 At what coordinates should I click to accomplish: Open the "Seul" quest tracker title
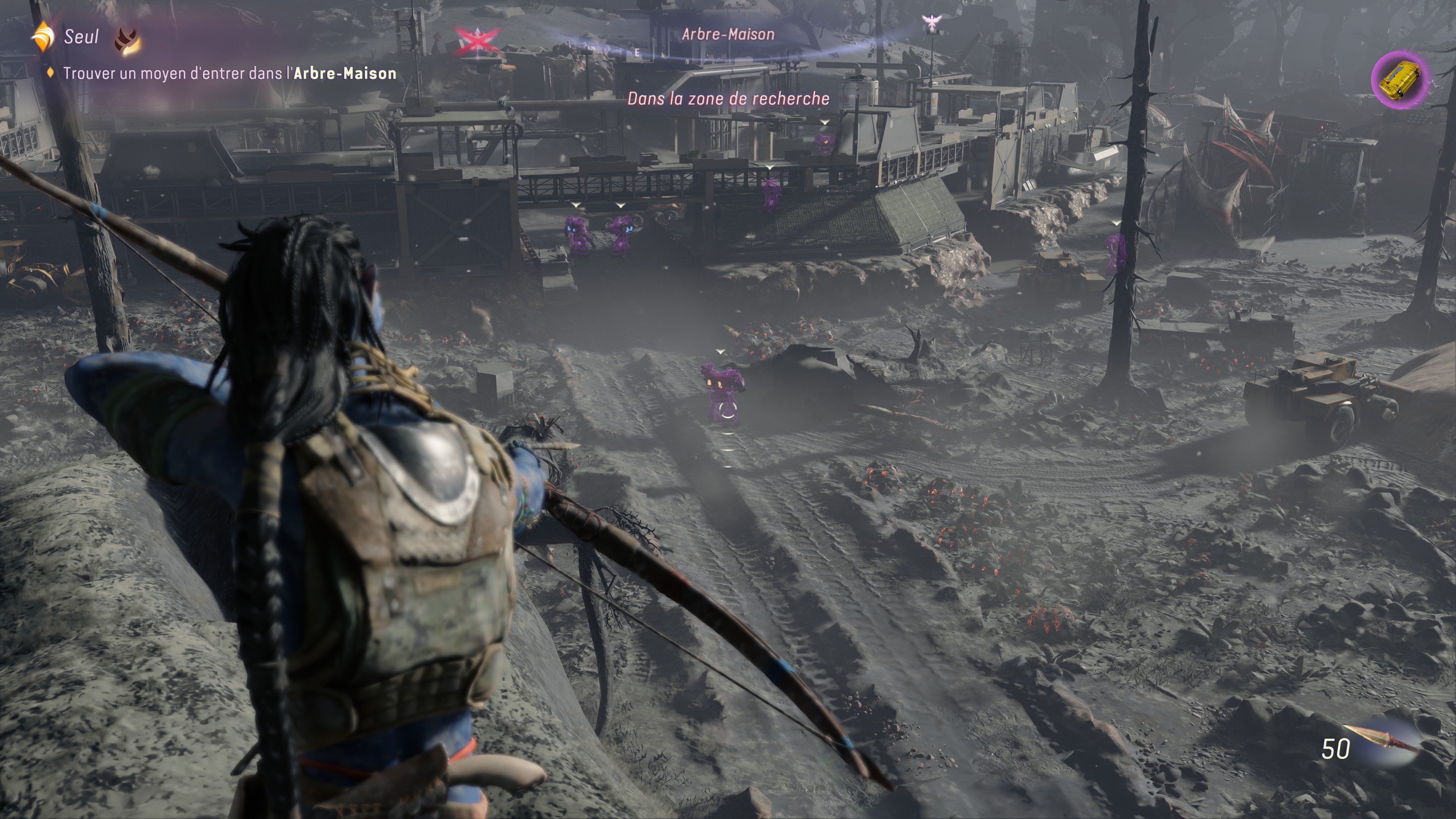pos(81,37)
